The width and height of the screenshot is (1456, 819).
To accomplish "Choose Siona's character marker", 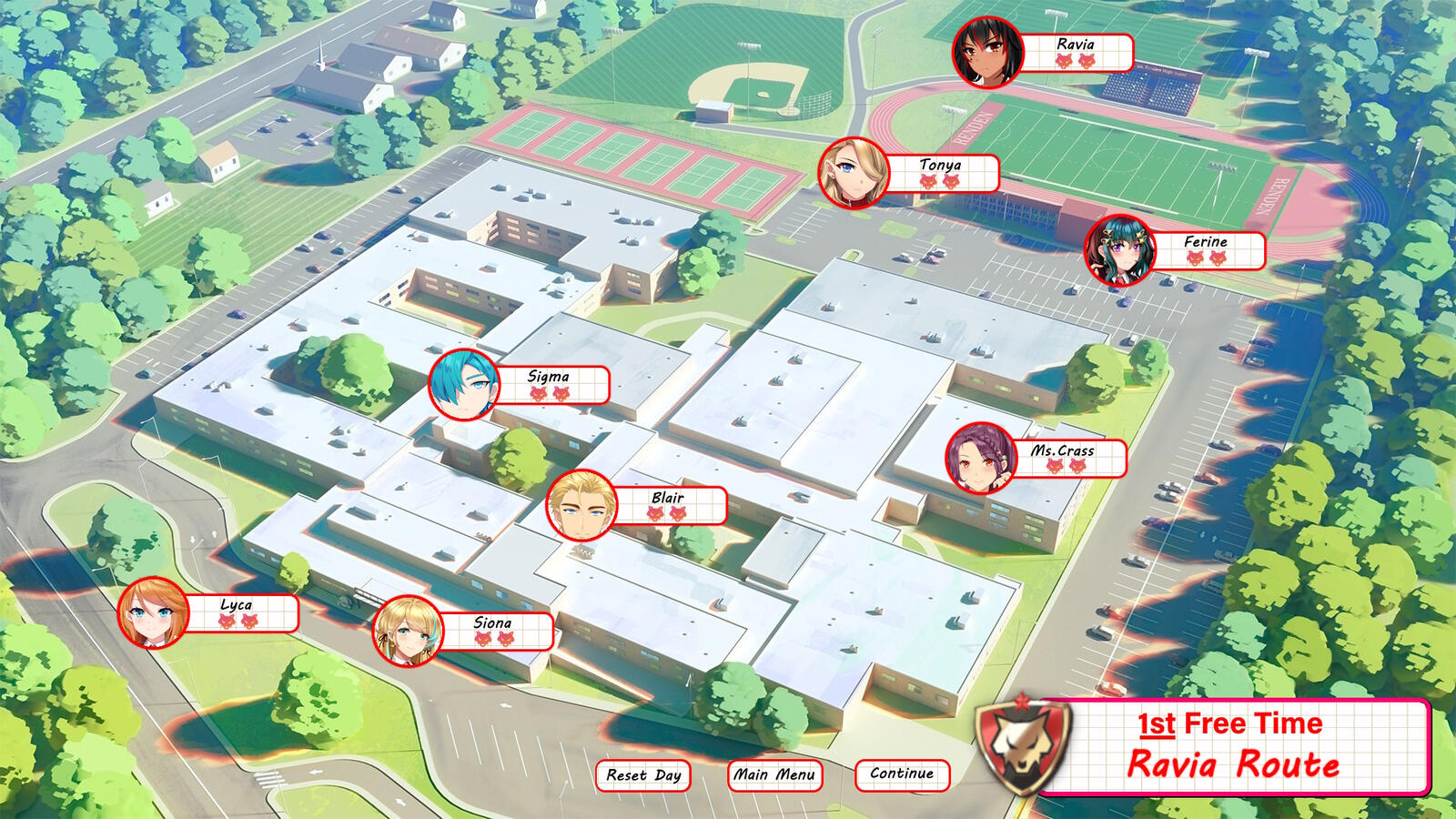I will click(408, 631).
